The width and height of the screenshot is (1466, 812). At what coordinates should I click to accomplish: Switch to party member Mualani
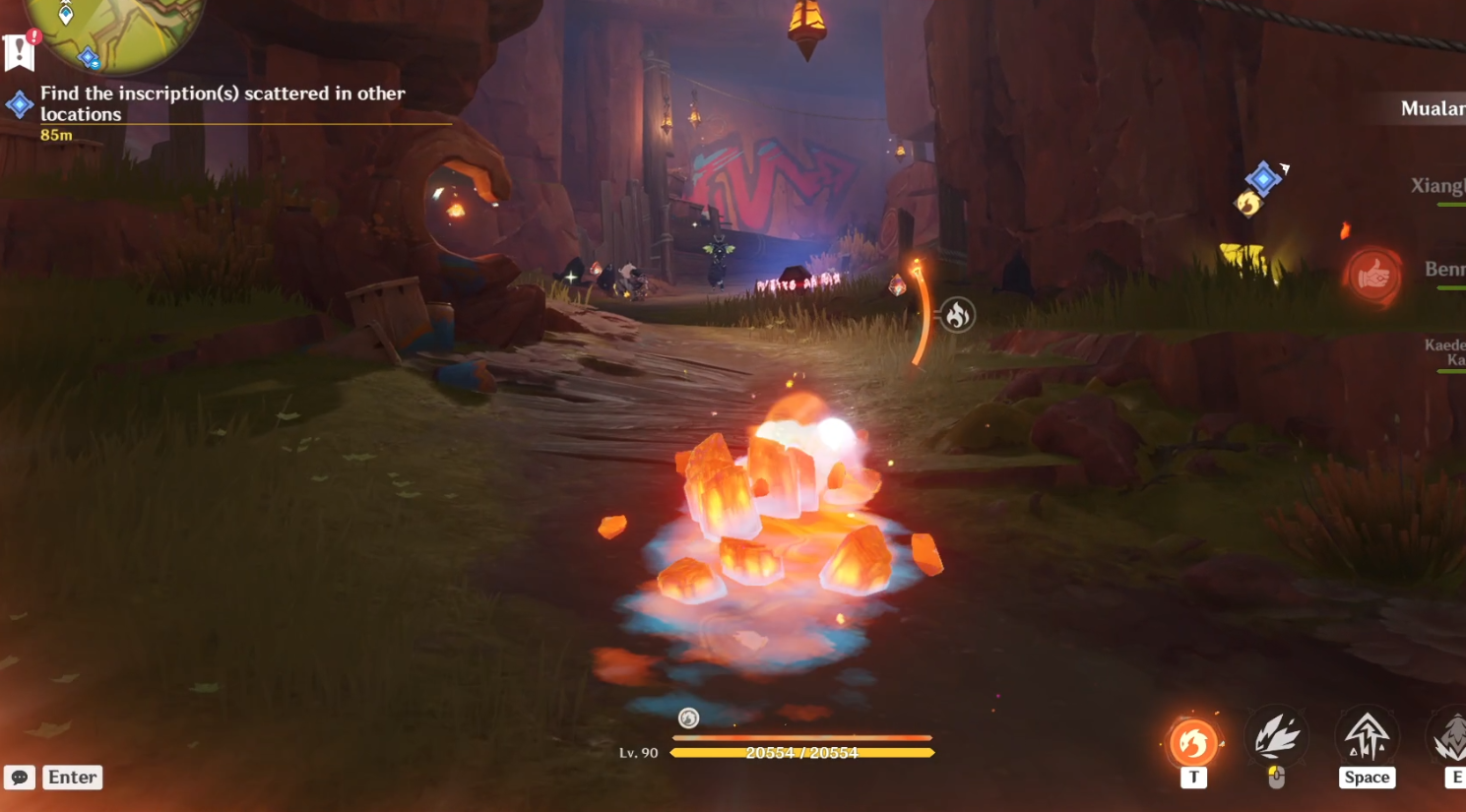click(x=1433, y=109)
